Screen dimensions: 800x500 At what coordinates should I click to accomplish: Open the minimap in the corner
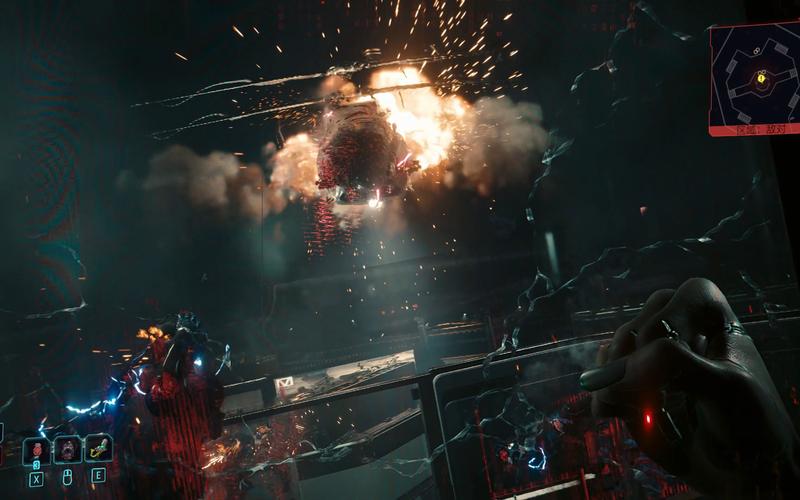tap(754, 78)
